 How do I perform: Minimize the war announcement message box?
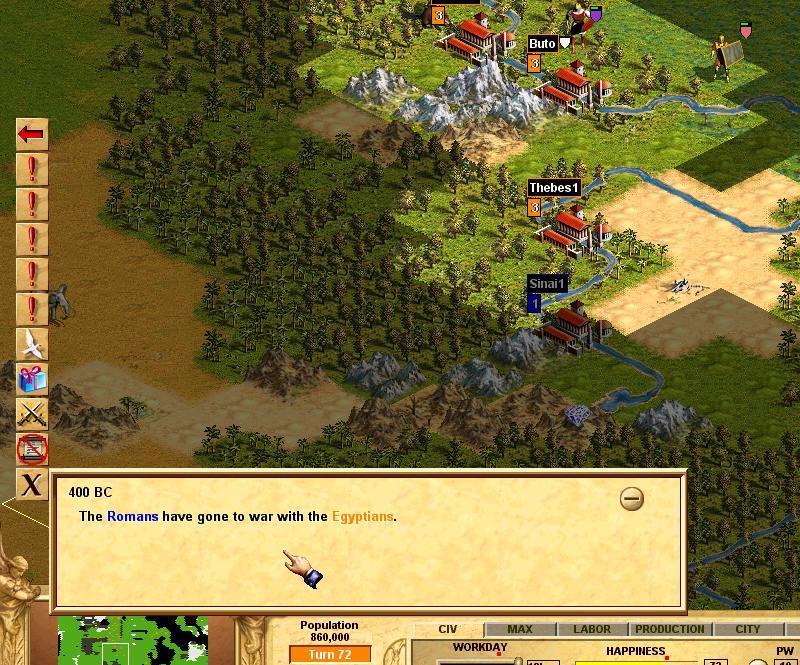[x=632, y=498]
